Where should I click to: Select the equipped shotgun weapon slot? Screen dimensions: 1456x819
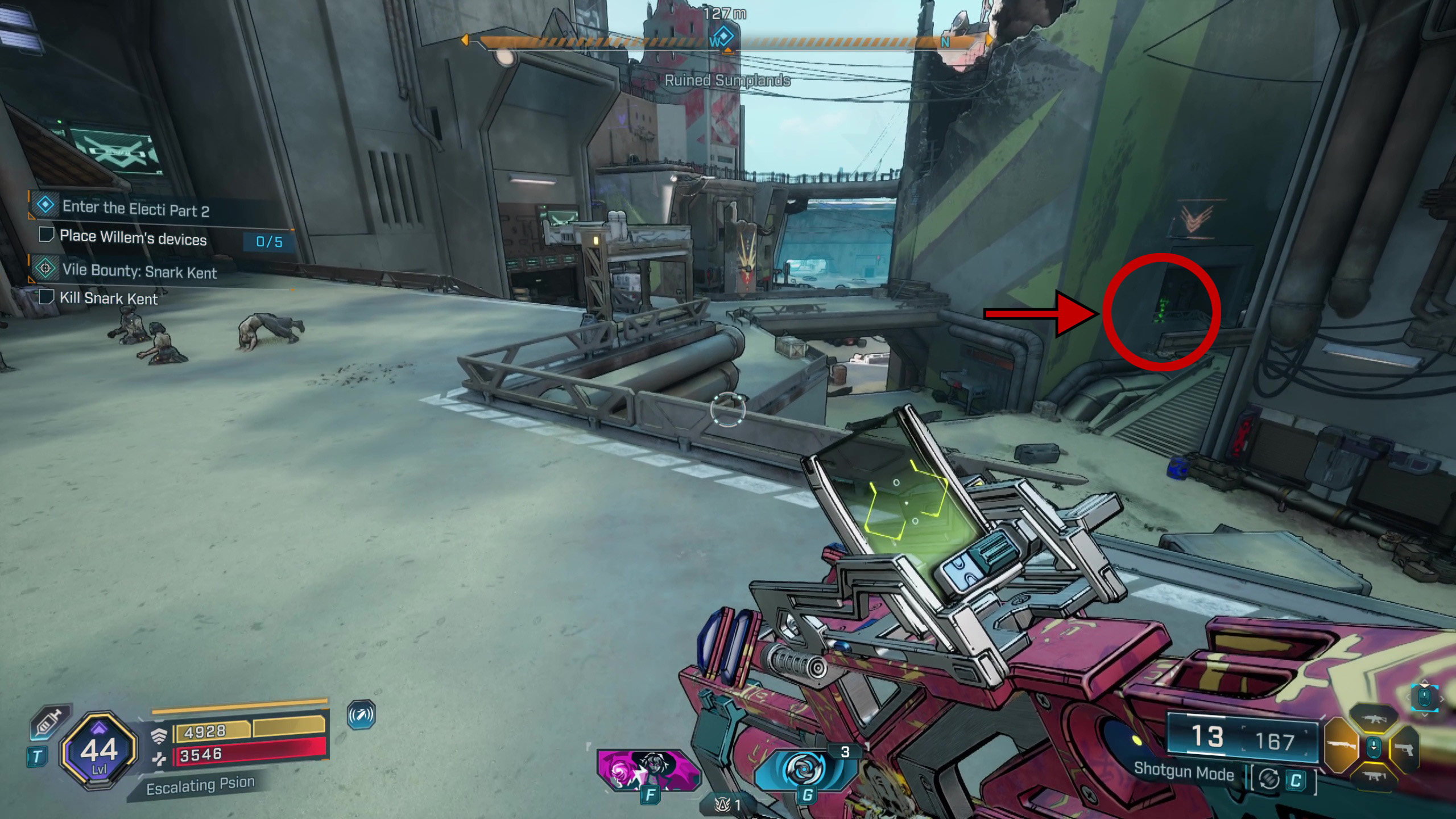[1342, 745]
